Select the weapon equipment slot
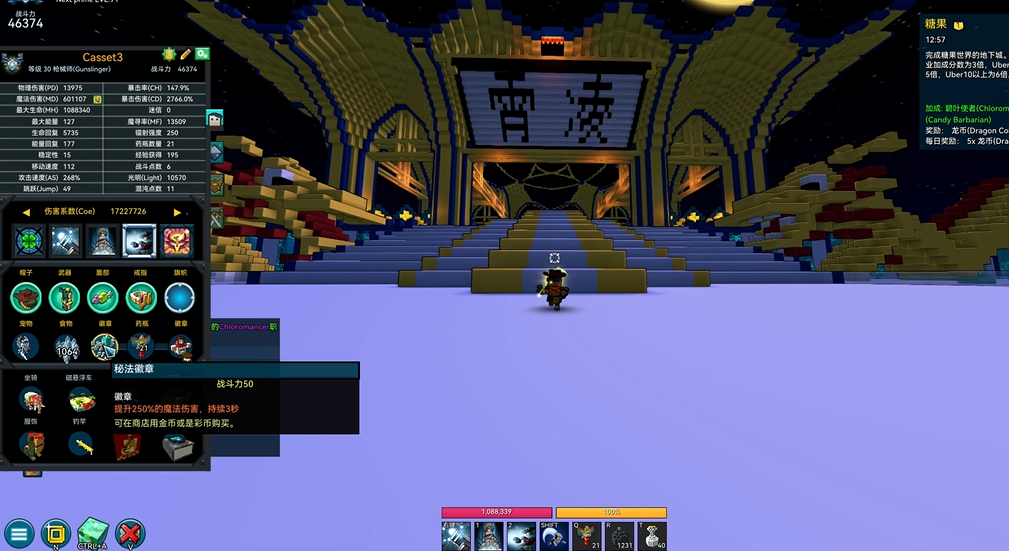1009x551 pixels. 65,297
